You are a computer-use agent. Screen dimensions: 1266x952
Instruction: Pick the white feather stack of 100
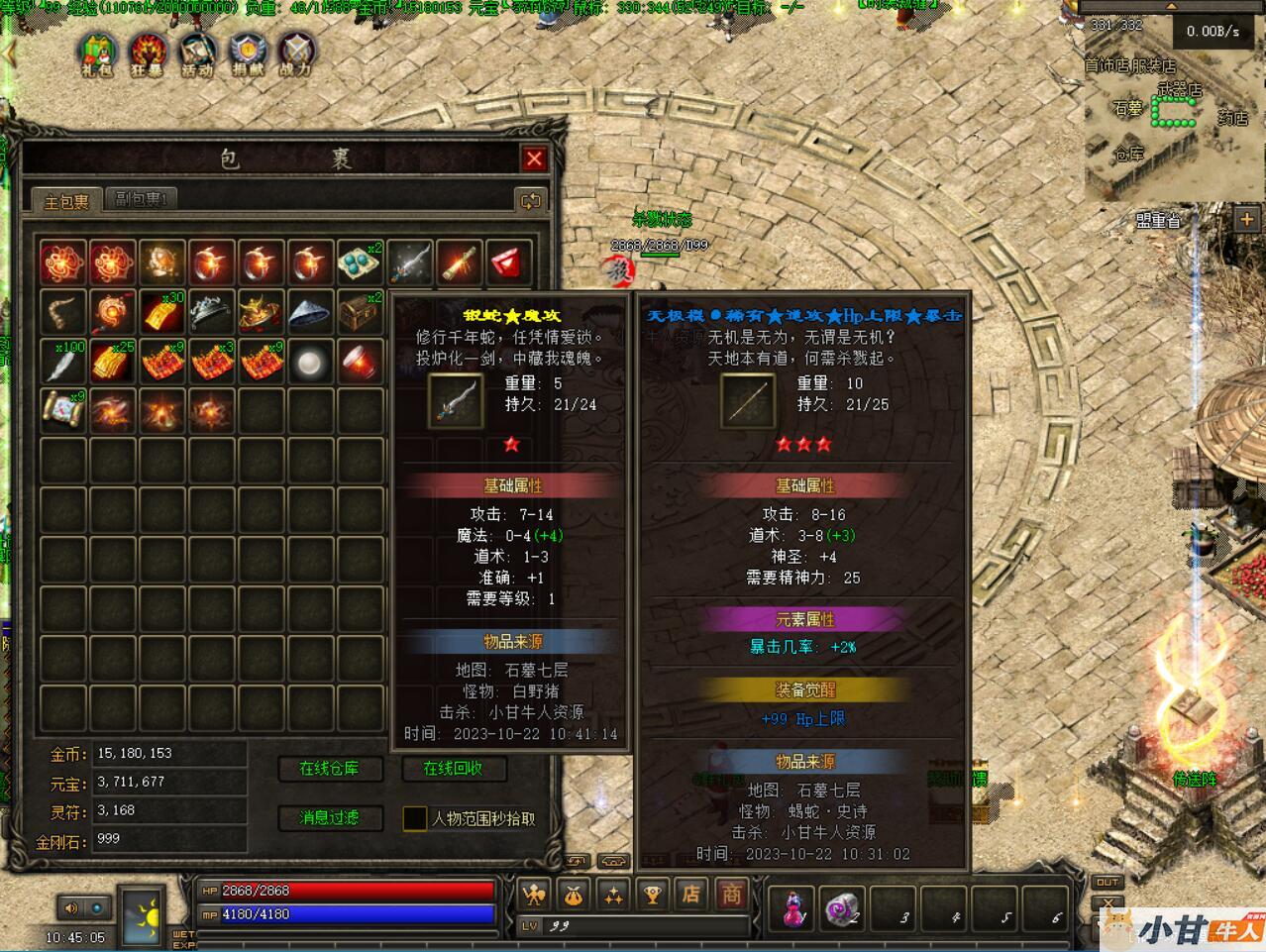63,362
